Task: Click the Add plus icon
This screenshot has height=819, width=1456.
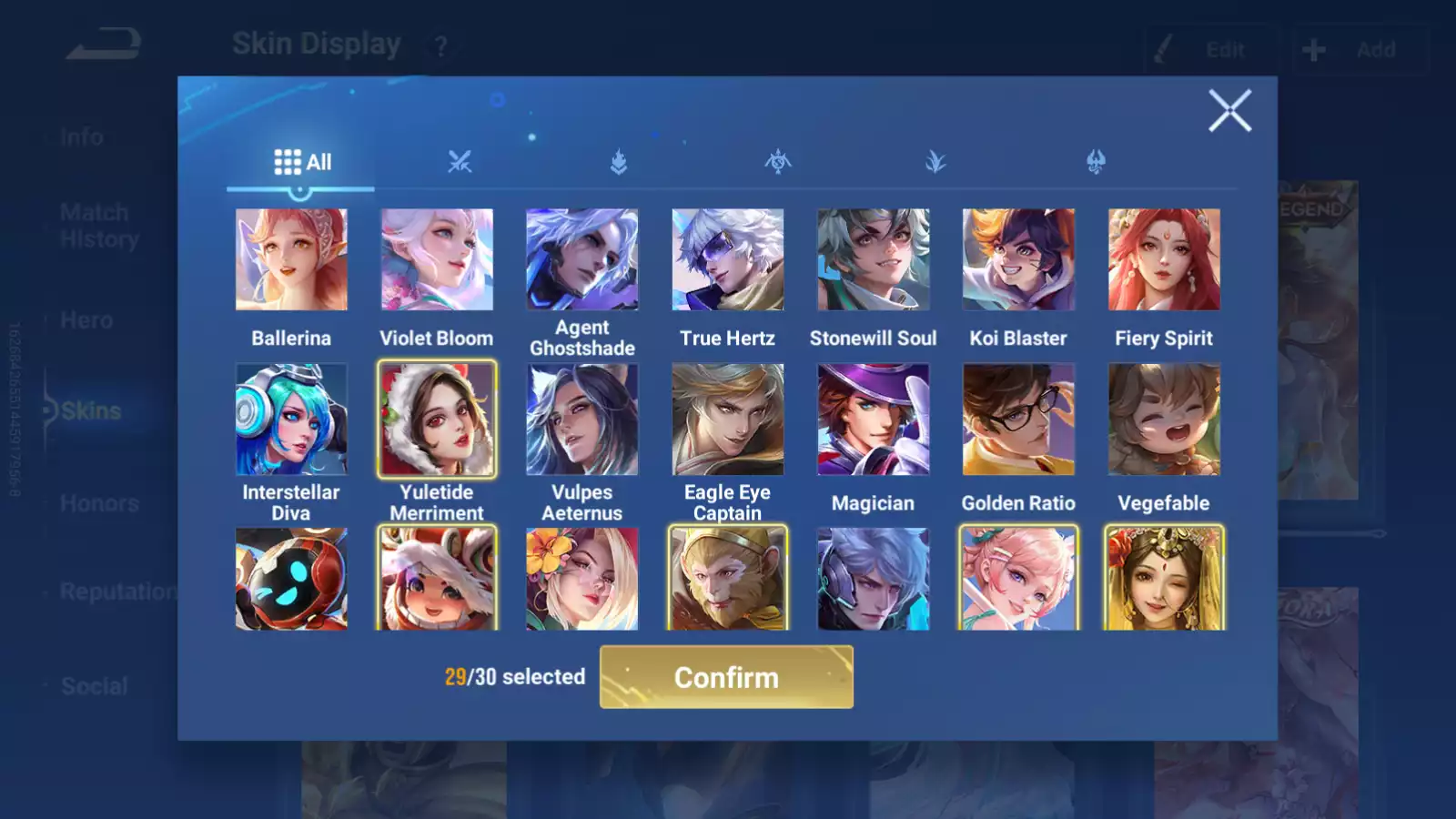Action: pos(1313,48)
